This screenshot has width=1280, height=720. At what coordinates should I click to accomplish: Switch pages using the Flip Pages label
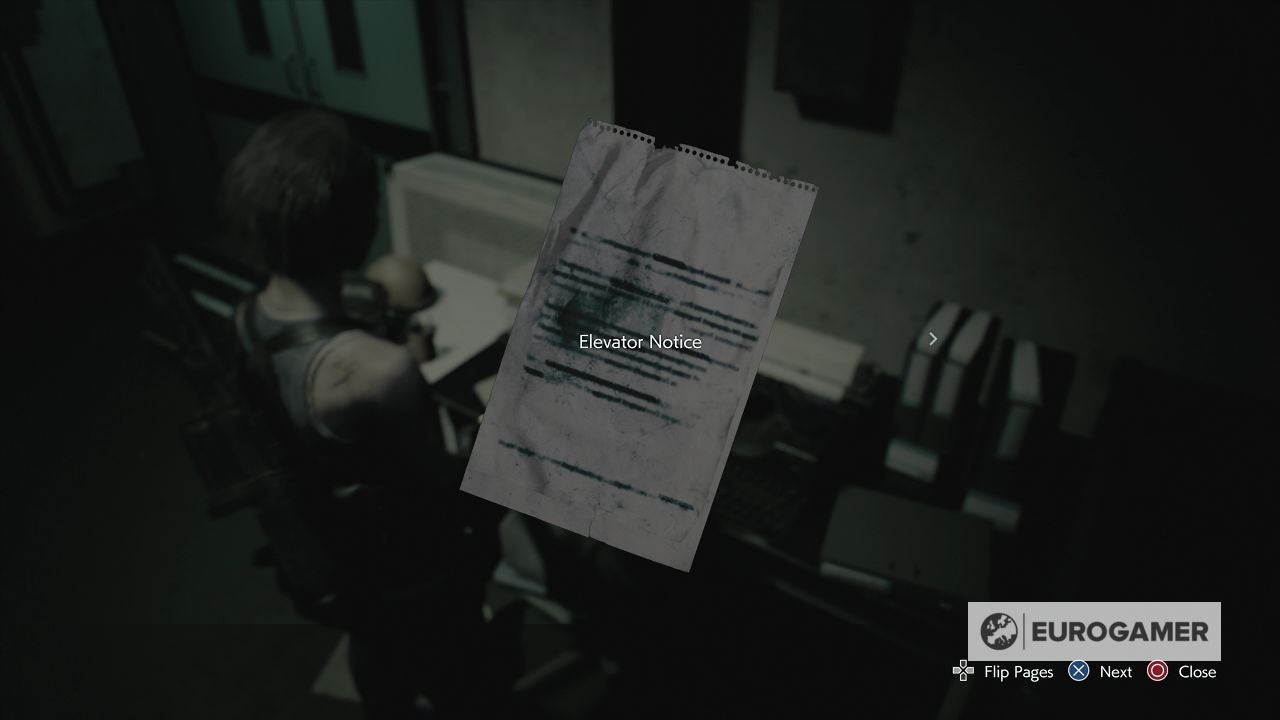tap(1017, 671)
